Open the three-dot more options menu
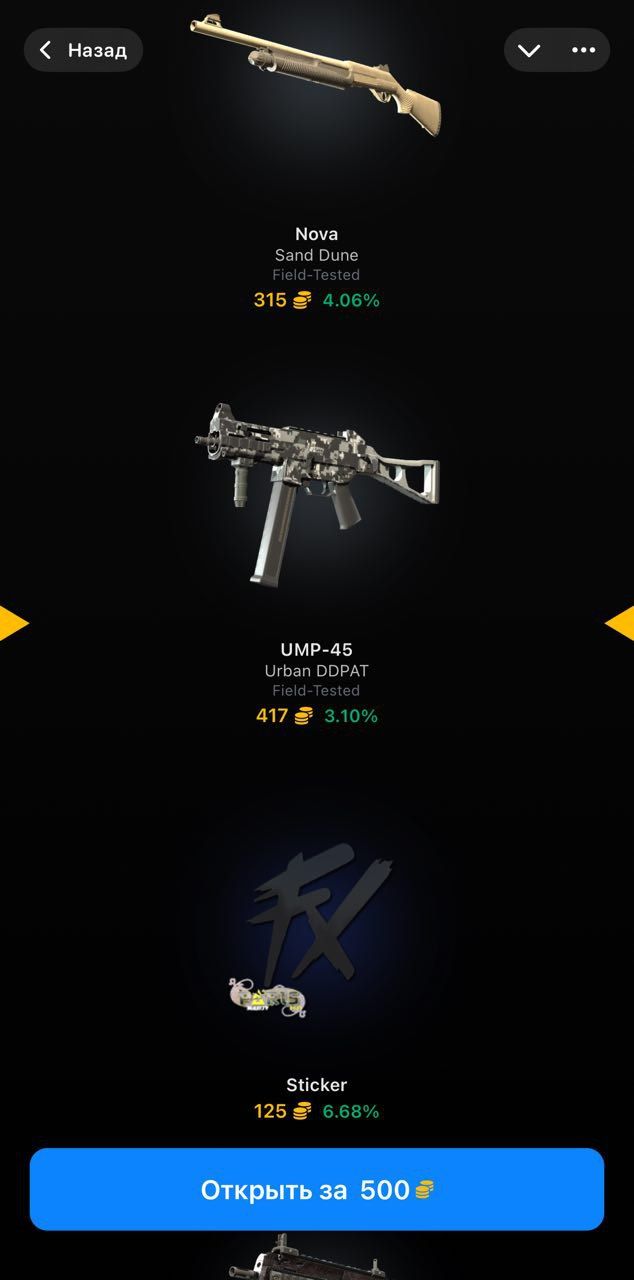Viewport: 634px width, 1280px height. tap(583, 50)
